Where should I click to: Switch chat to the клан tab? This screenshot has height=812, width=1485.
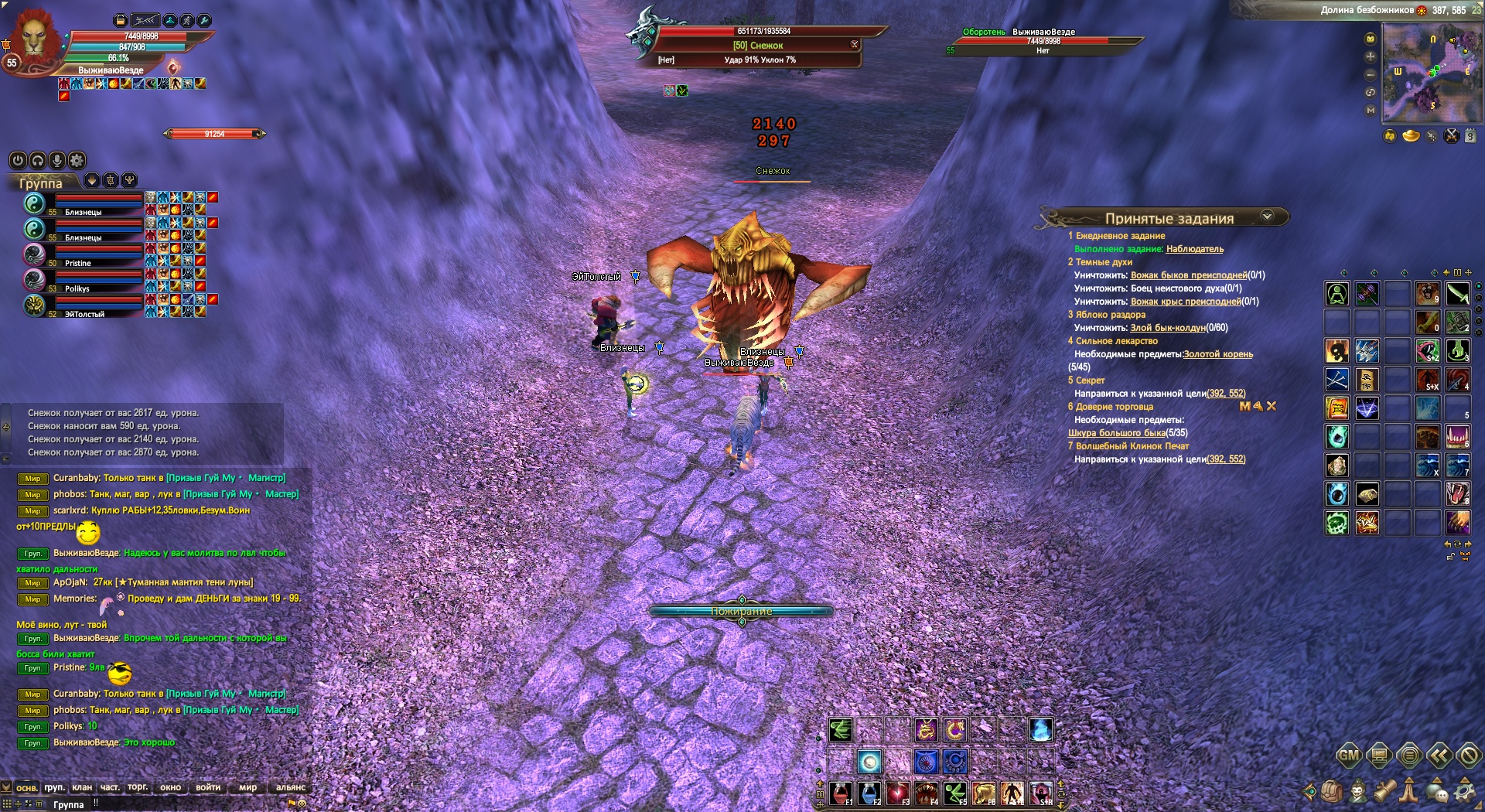tap(82, 787)
